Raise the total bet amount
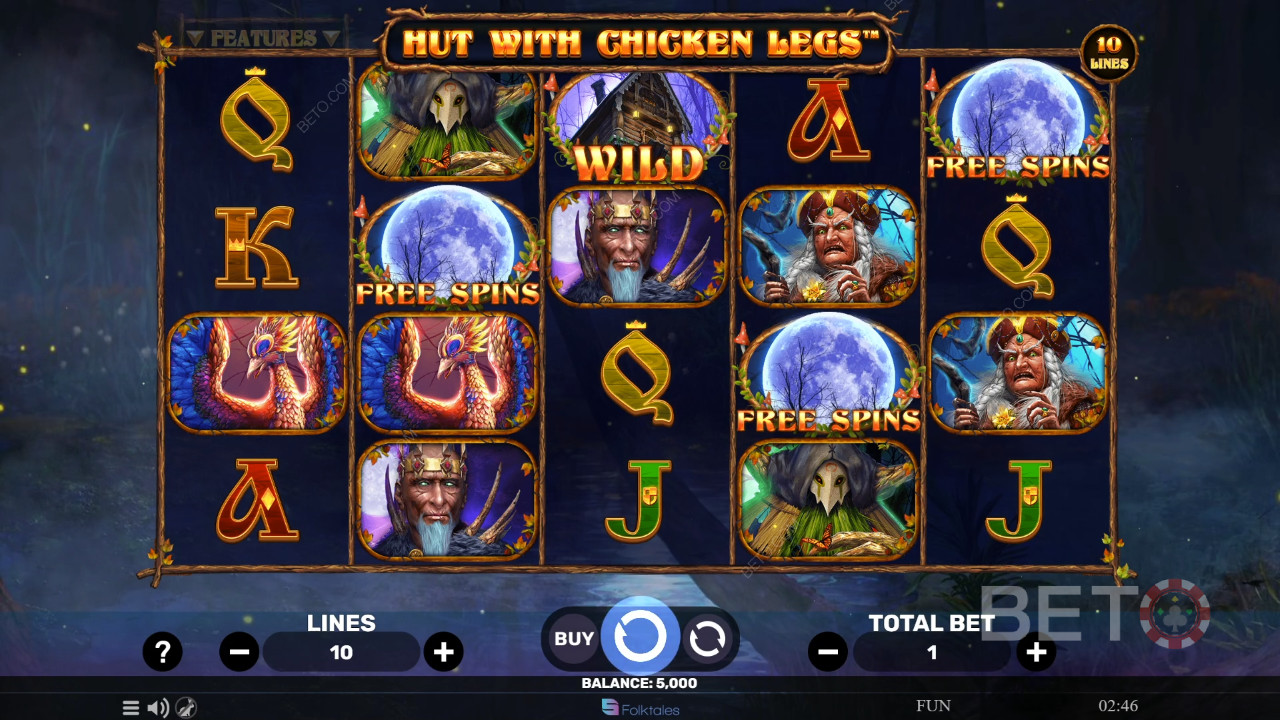 coord(1036,652)
